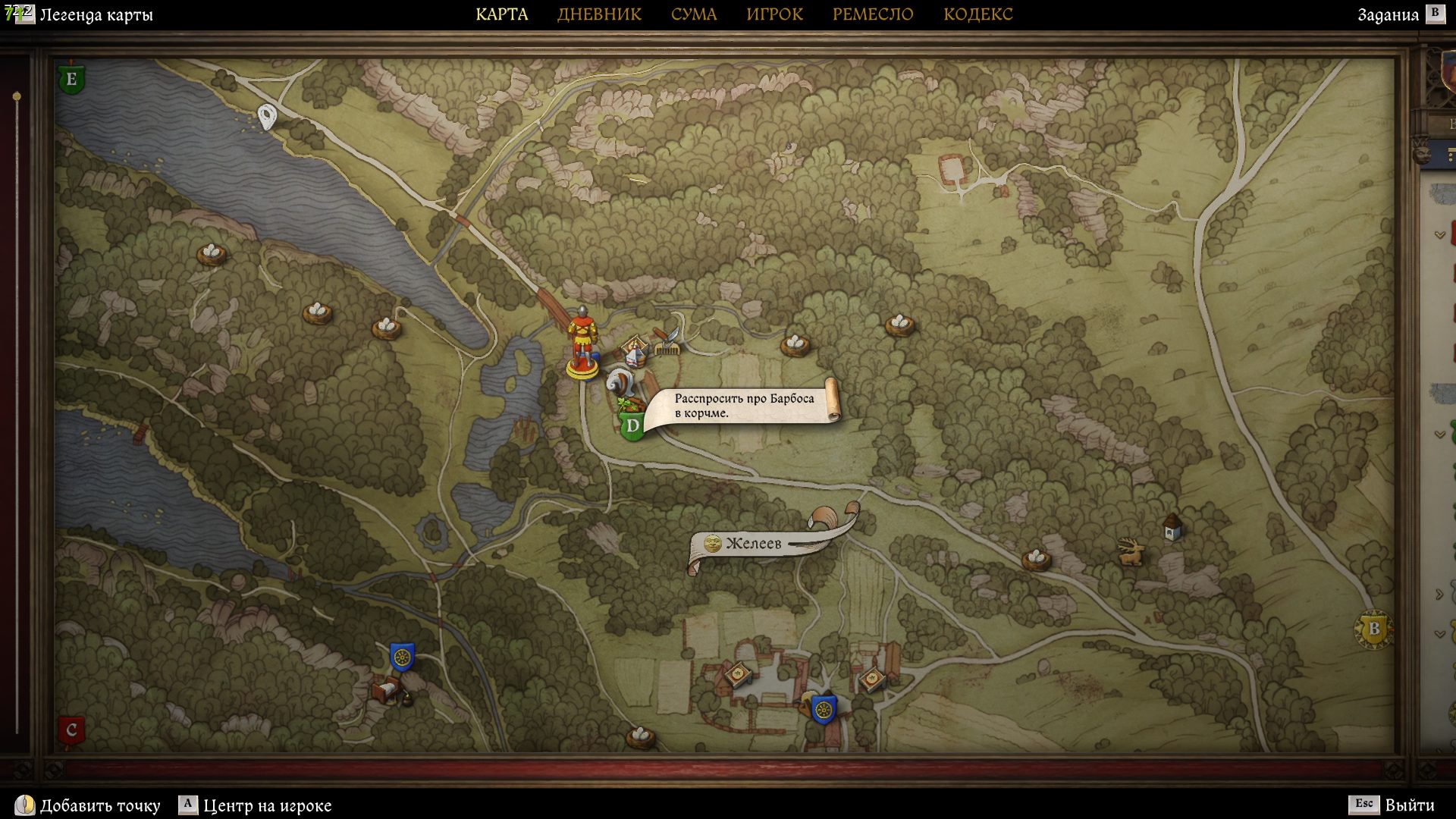1456x819 pixels.
Task: Select the red C quest marker
Action: tap(71, 730)
